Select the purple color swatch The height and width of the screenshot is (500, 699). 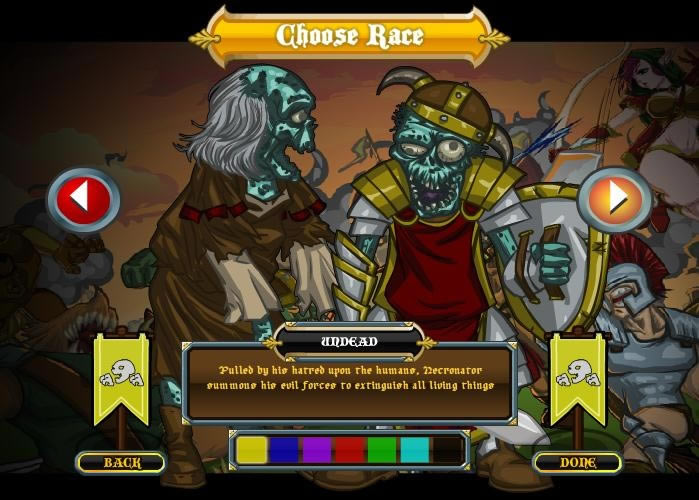(x=317, y=450)
